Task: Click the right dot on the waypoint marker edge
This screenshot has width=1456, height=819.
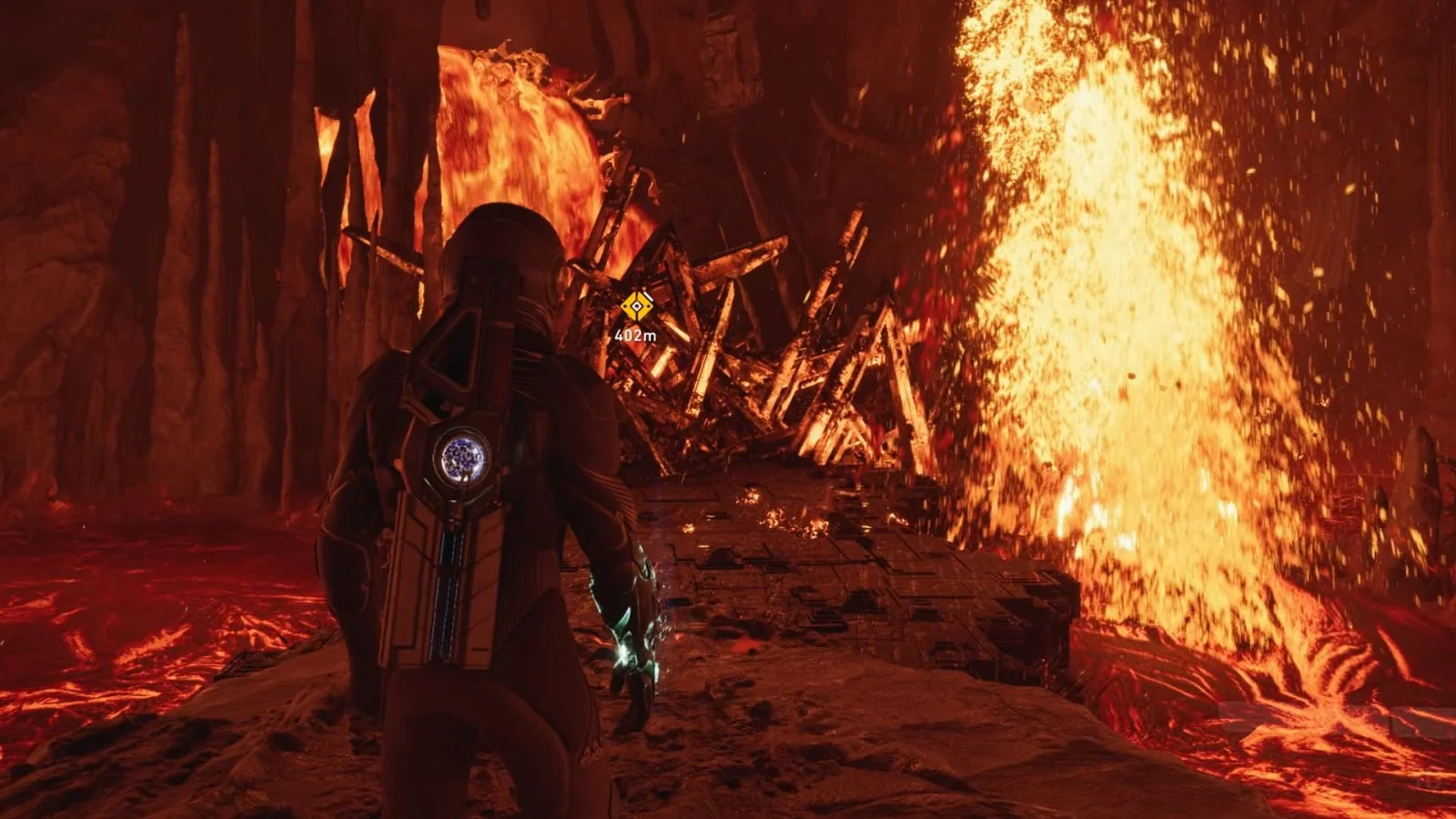Action: pos(648,306)
